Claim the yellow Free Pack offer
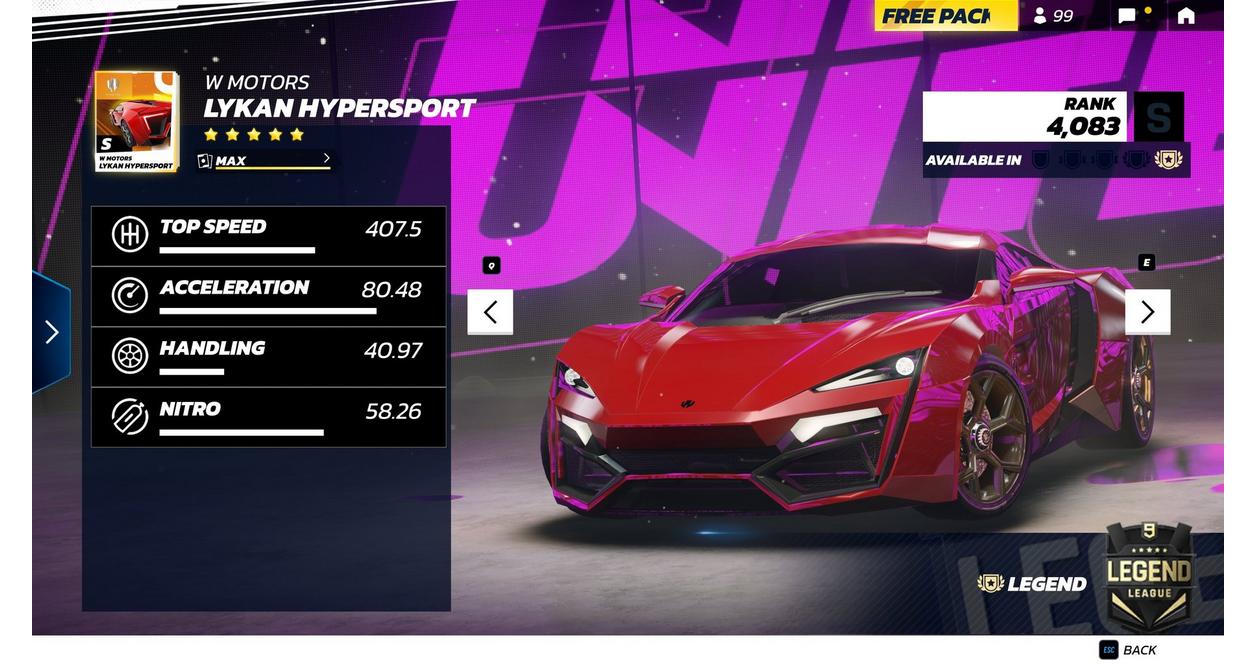Viewport: 1256px width, 664px height. [x=945, y=16]
